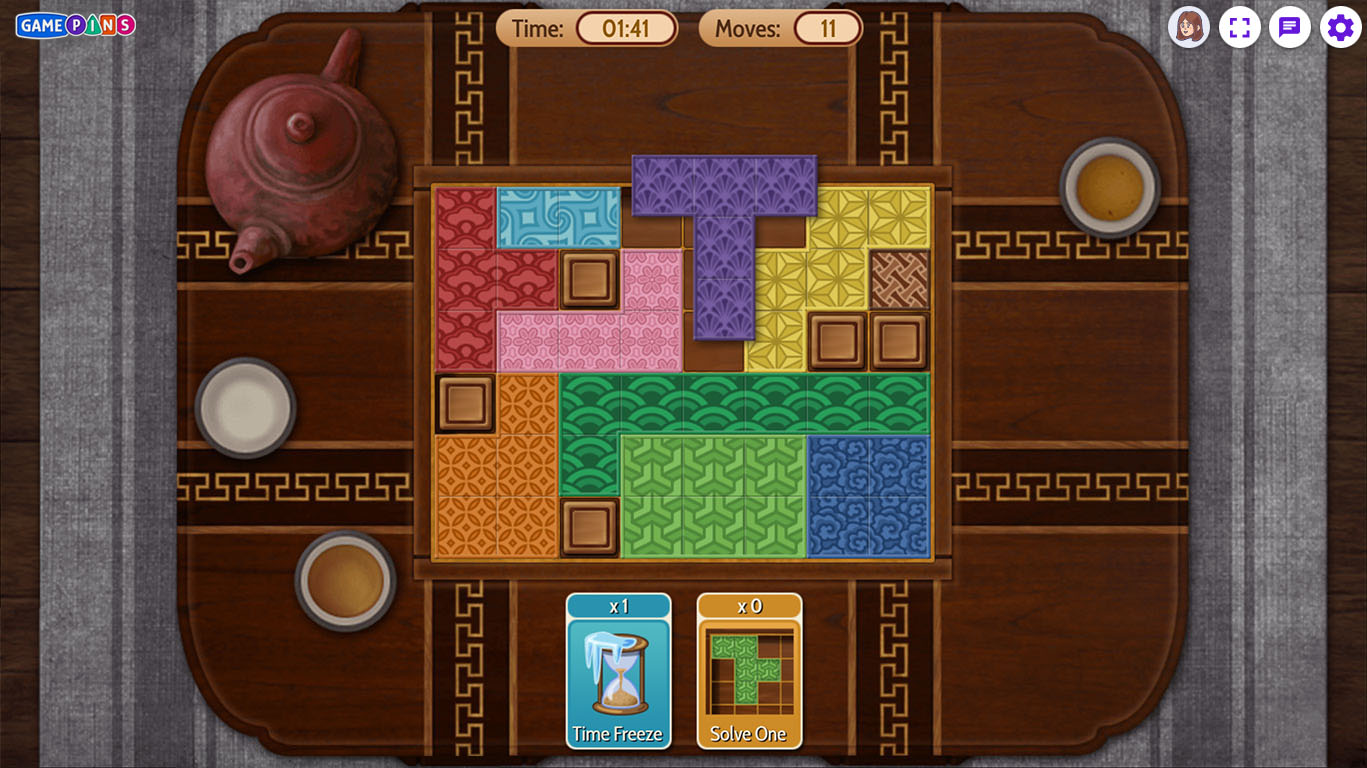Select the brown woven single tile
The height and width of the screenshot is (768, 1367).
click(899, 279)
